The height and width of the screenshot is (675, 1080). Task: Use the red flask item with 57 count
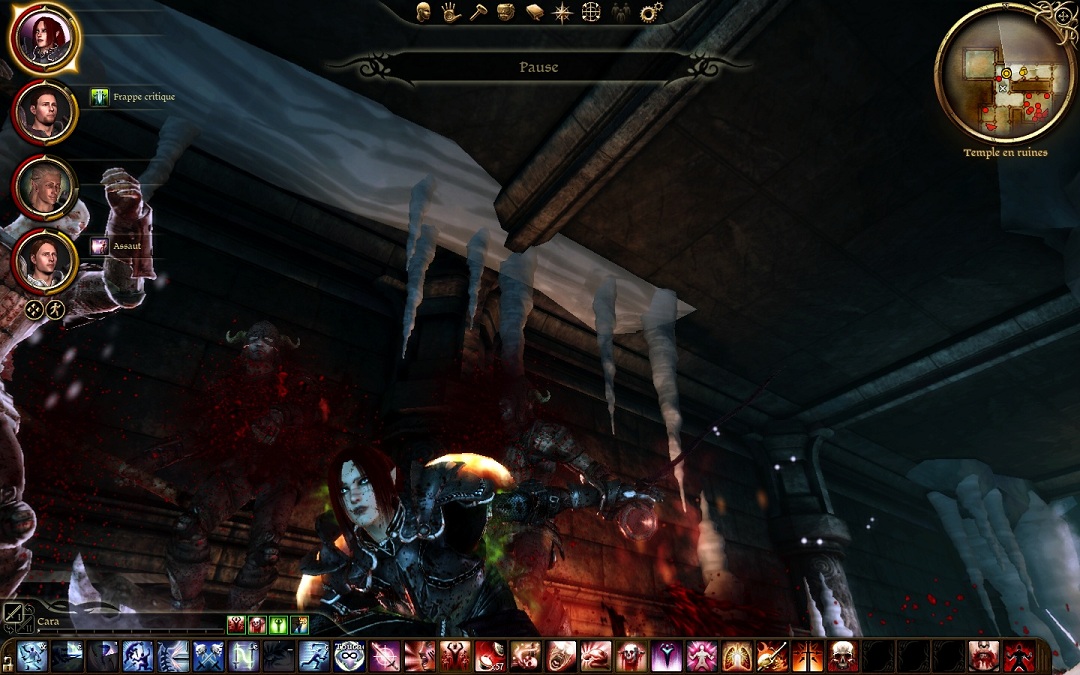coord(489,656)
